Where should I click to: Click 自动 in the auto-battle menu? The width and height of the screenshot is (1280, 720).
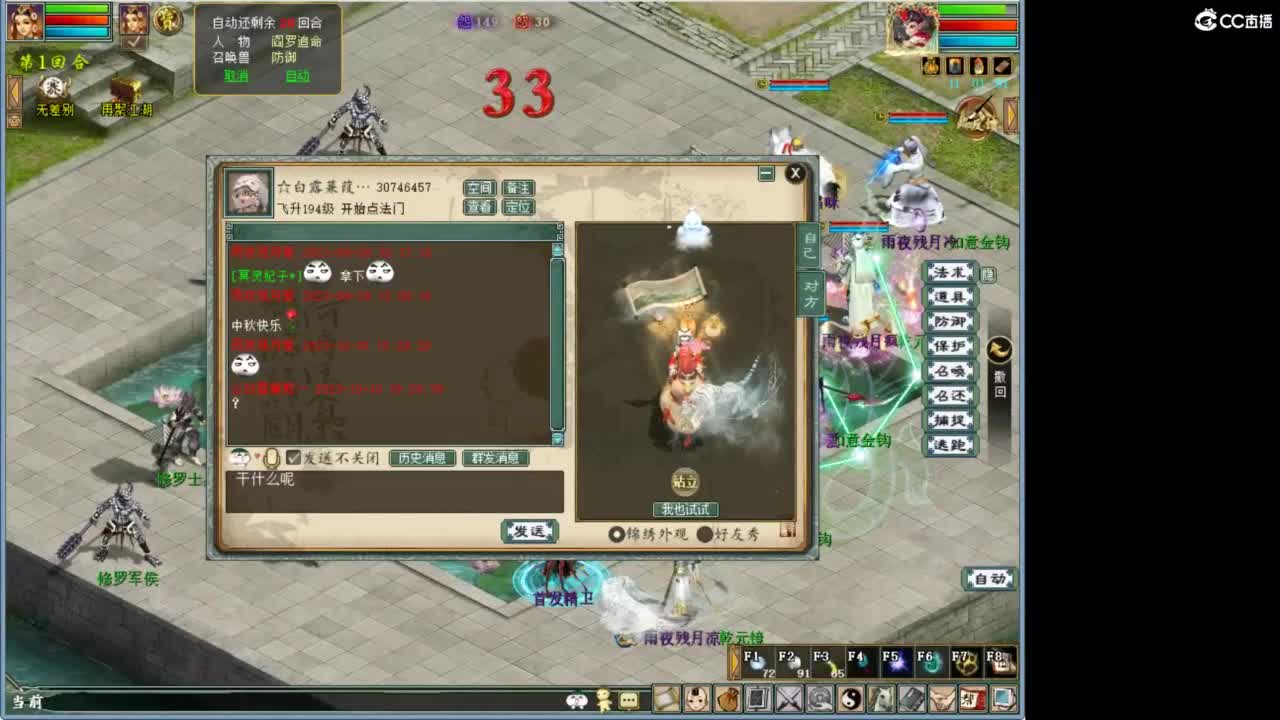click(x=300, y=74)
